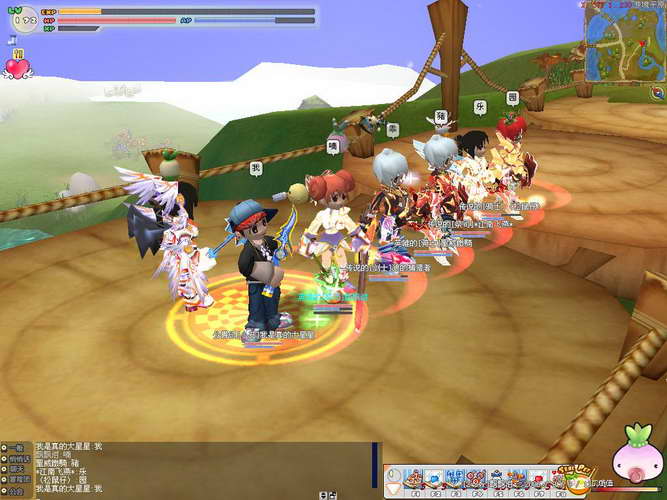The height and width of the screenshot is (500, 667).
Task: Use the F2 hotbar skill slot
Action: [433, 478]
